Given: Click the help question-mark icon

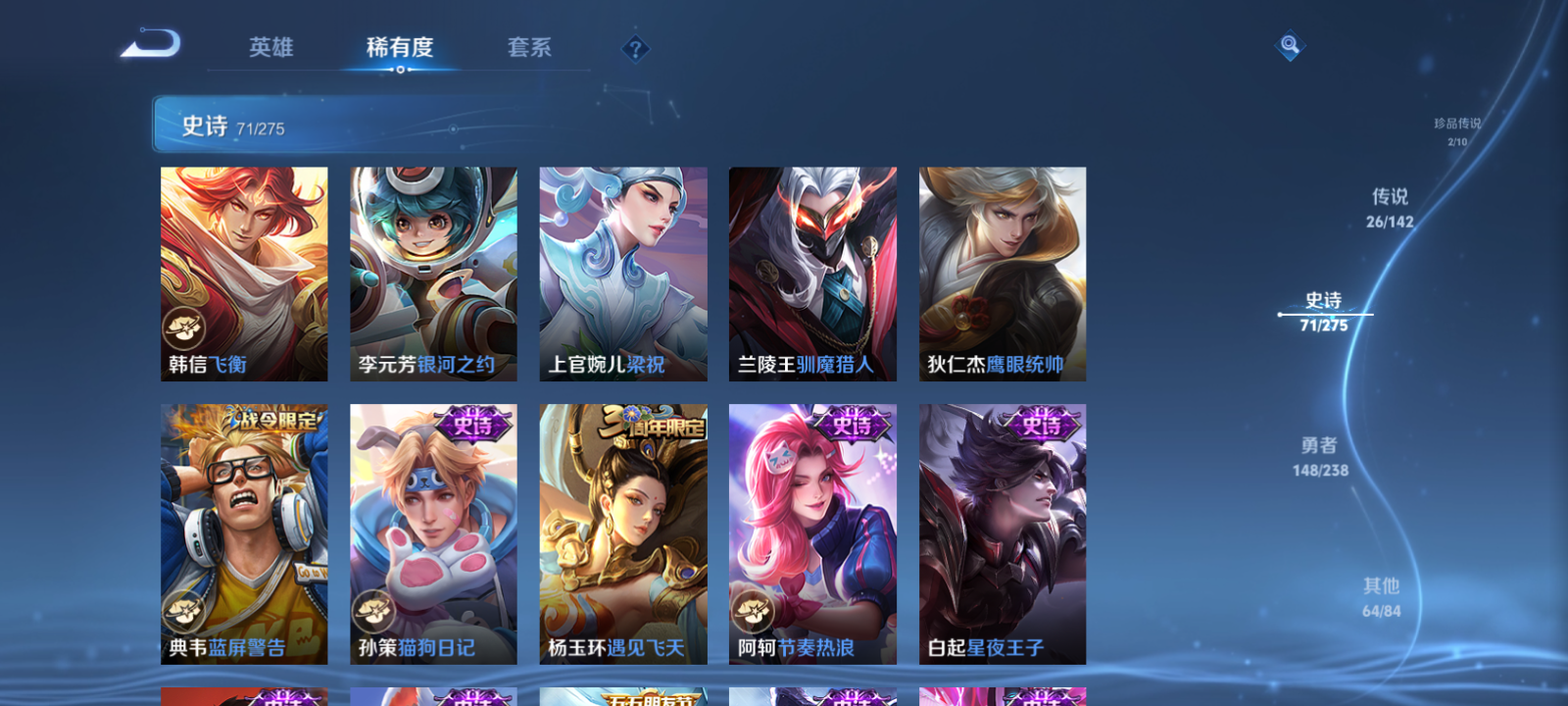Looking at the screenshot, I should (638, 47).
